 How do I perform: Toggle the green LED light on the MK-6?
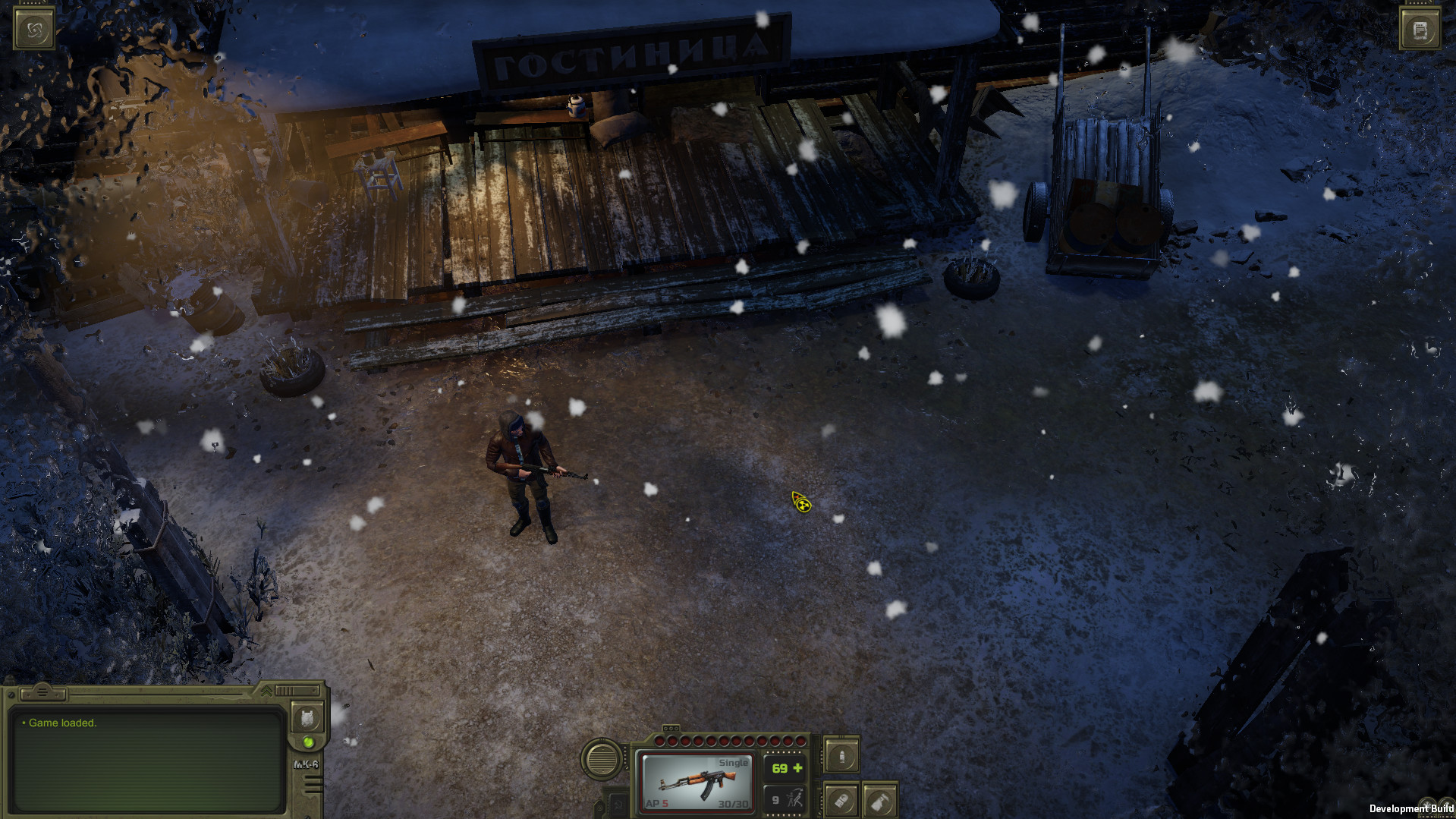coord(308,743)
